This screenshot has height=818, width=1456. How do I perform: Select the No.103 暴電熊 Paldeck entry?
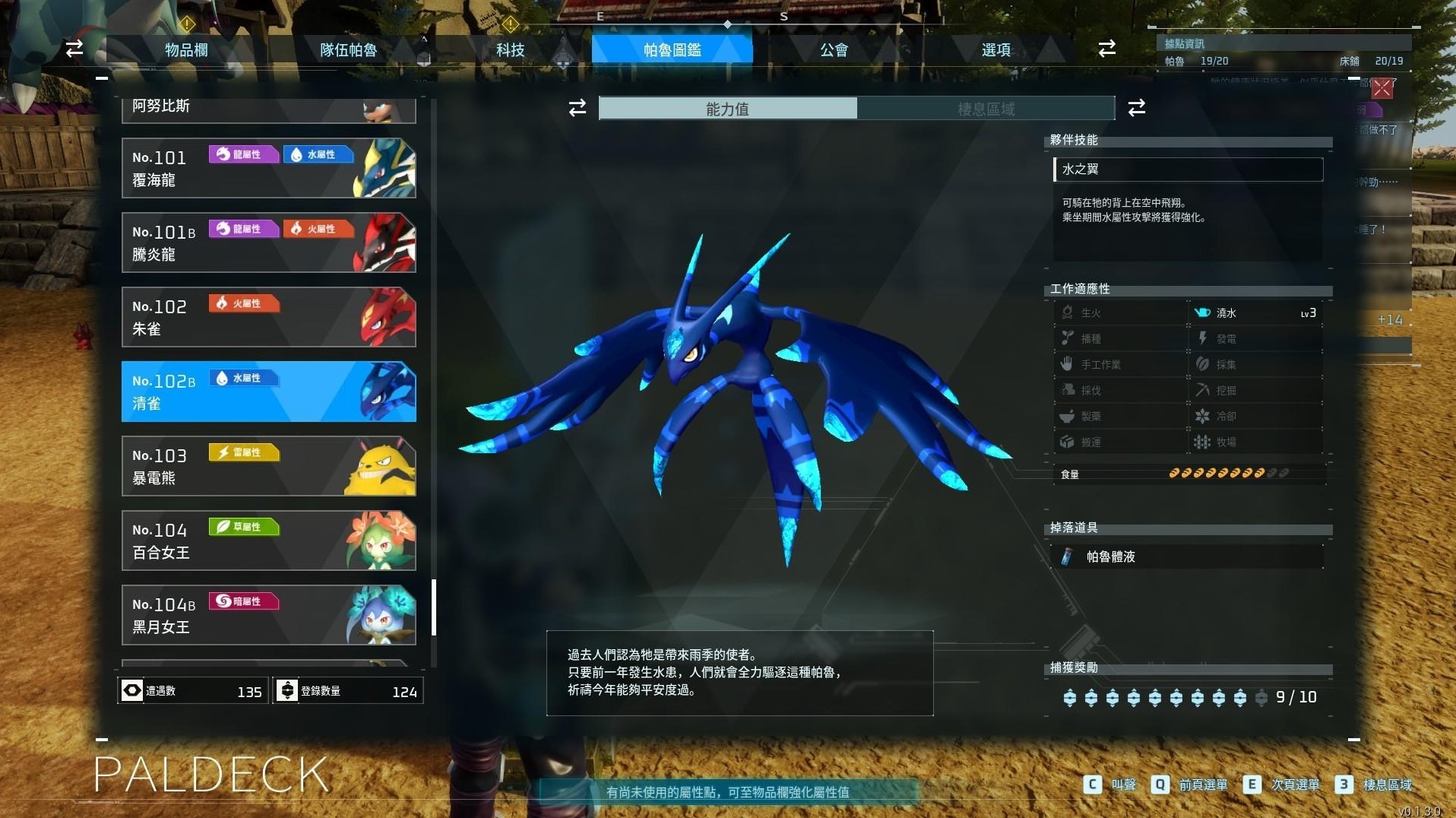tap(268, 466)
